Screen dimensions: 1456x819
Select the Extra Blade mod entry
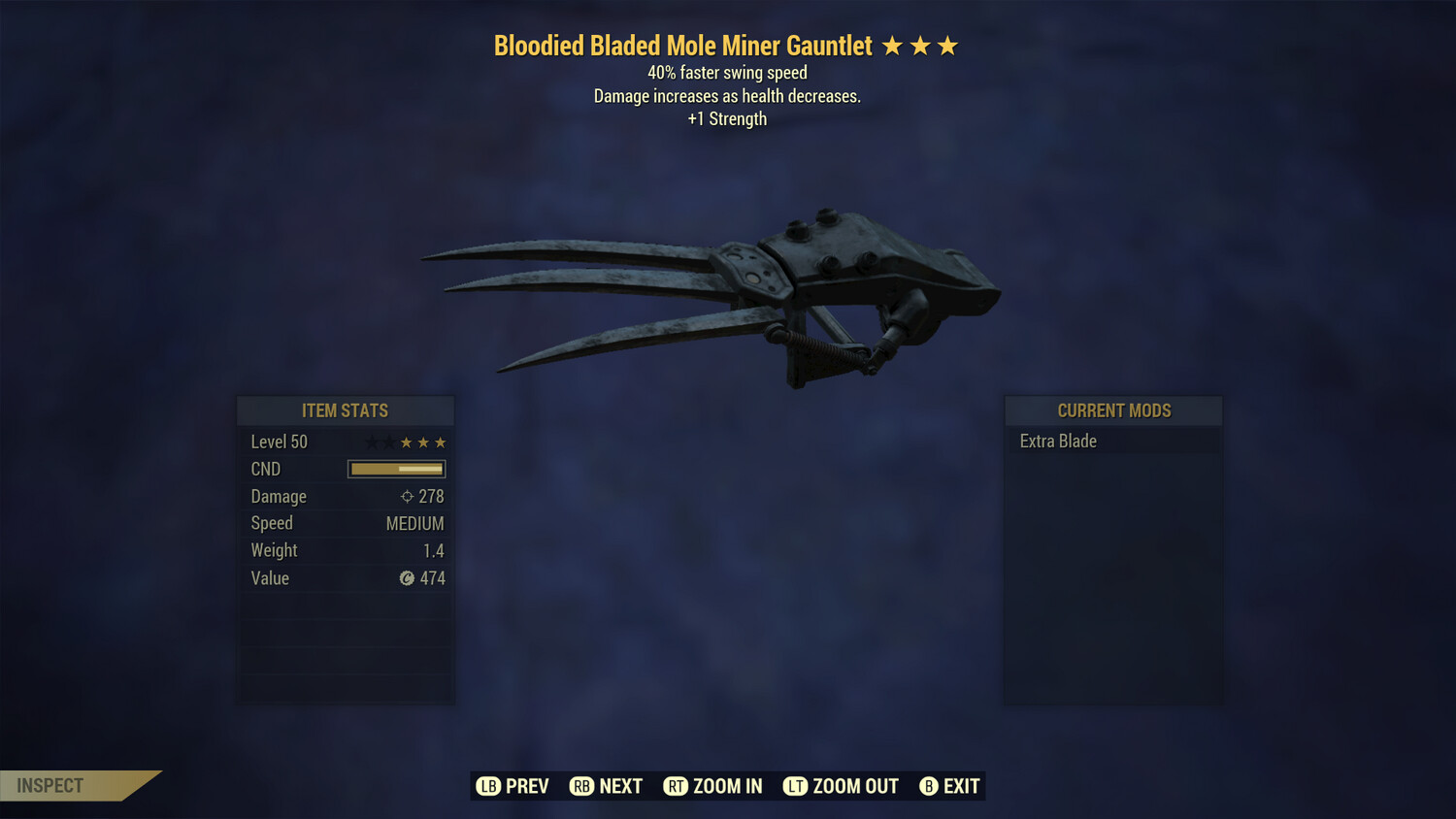pos(1058,441)
